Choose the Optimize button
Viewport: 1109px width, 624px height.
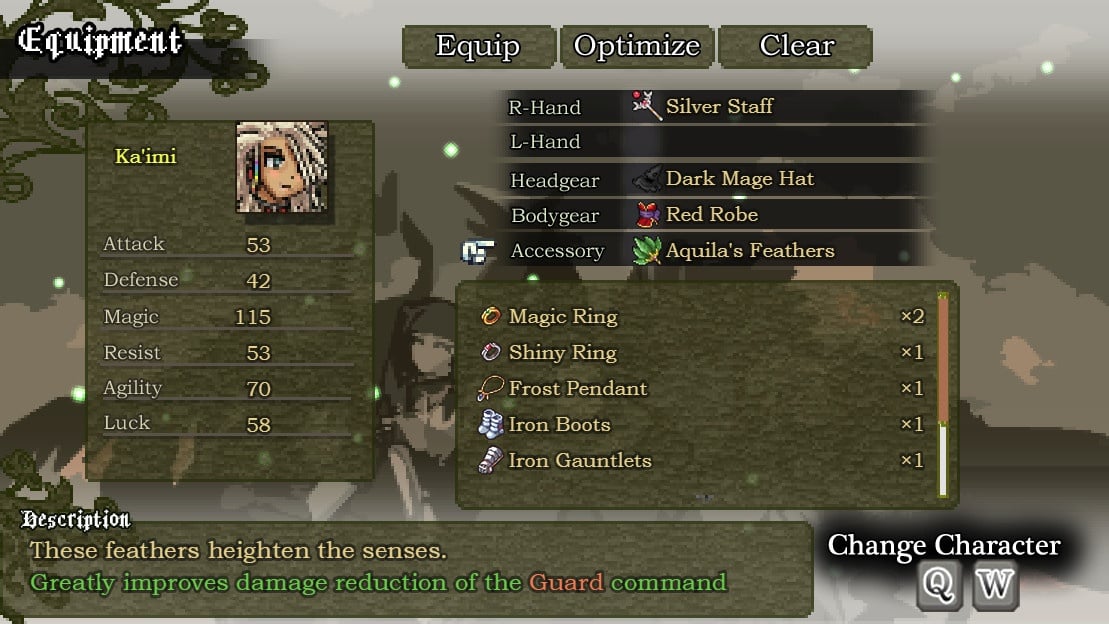click(x=637, y=47)
